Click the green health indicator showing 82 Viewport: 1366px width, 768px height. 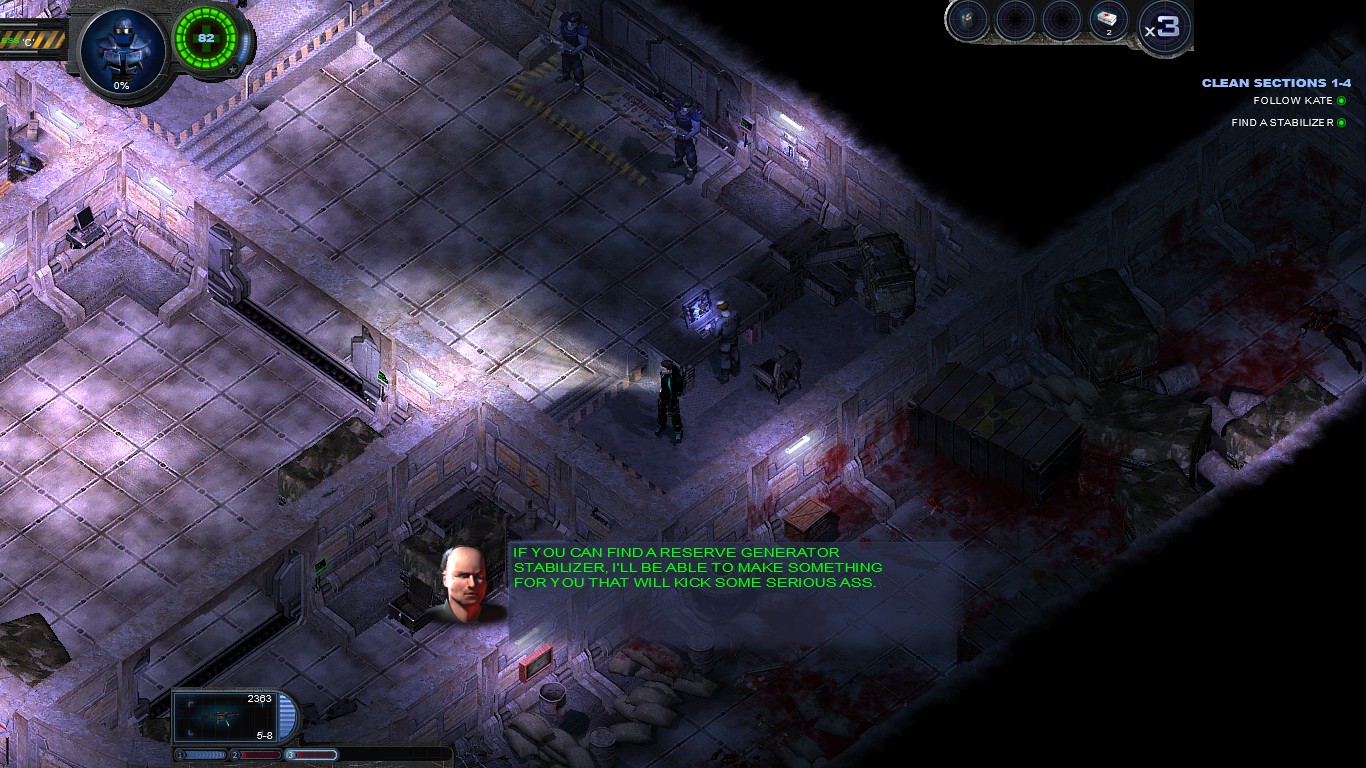[x=207, y=38]
